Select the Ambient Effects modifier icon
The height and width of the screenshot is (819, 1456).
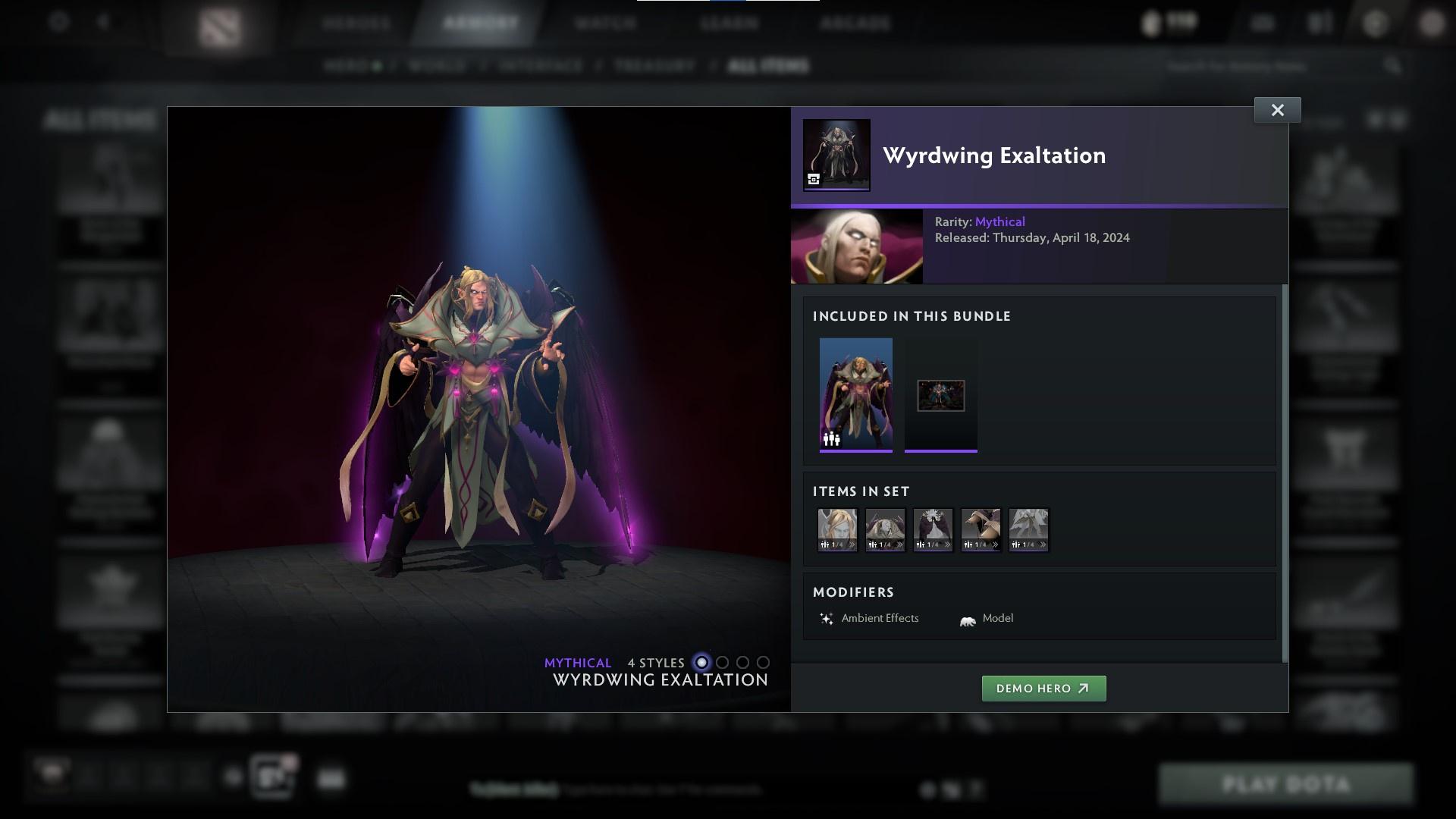click(x=828, y=618)
